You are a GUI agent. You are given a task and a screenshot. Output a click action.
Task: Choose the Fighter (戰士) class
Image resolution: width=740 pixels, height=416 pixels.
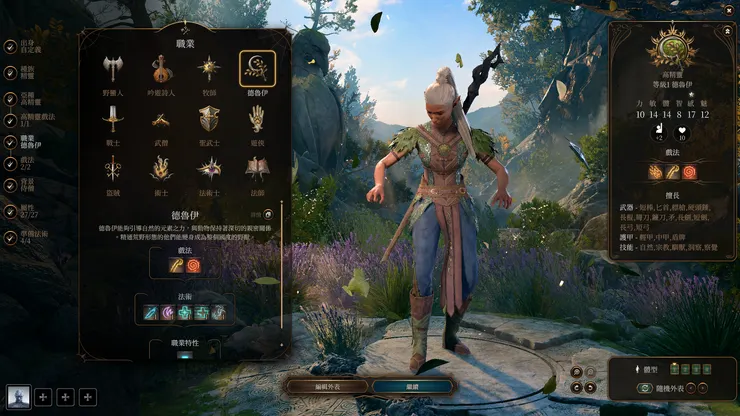tap(112, 122)
